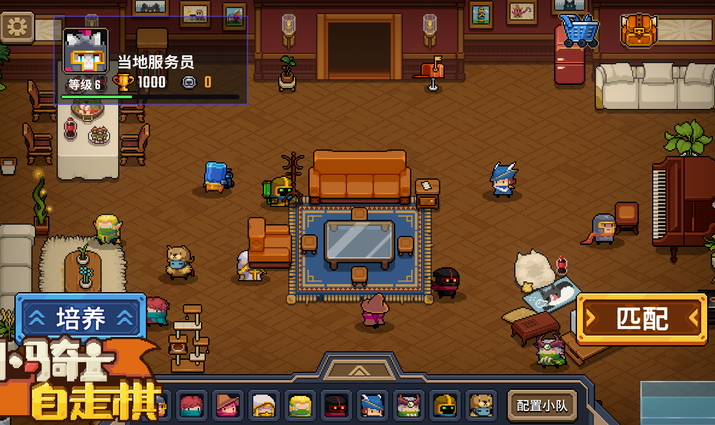
Task: Open the orange backpack inventory
Action: [638, 30]
